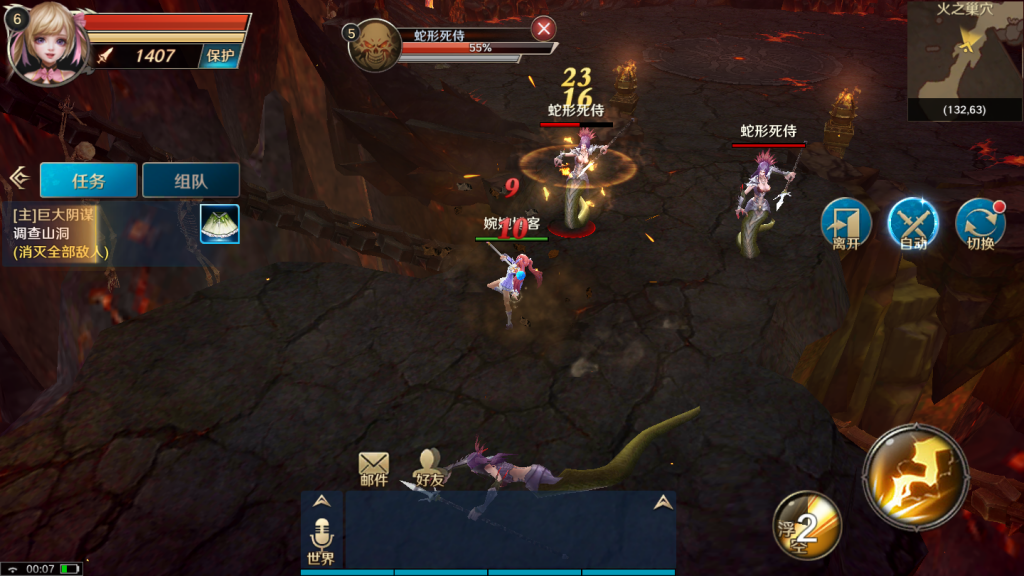
Task: Close the 蛇形死侍 target frame
Action: click(544, 28)
